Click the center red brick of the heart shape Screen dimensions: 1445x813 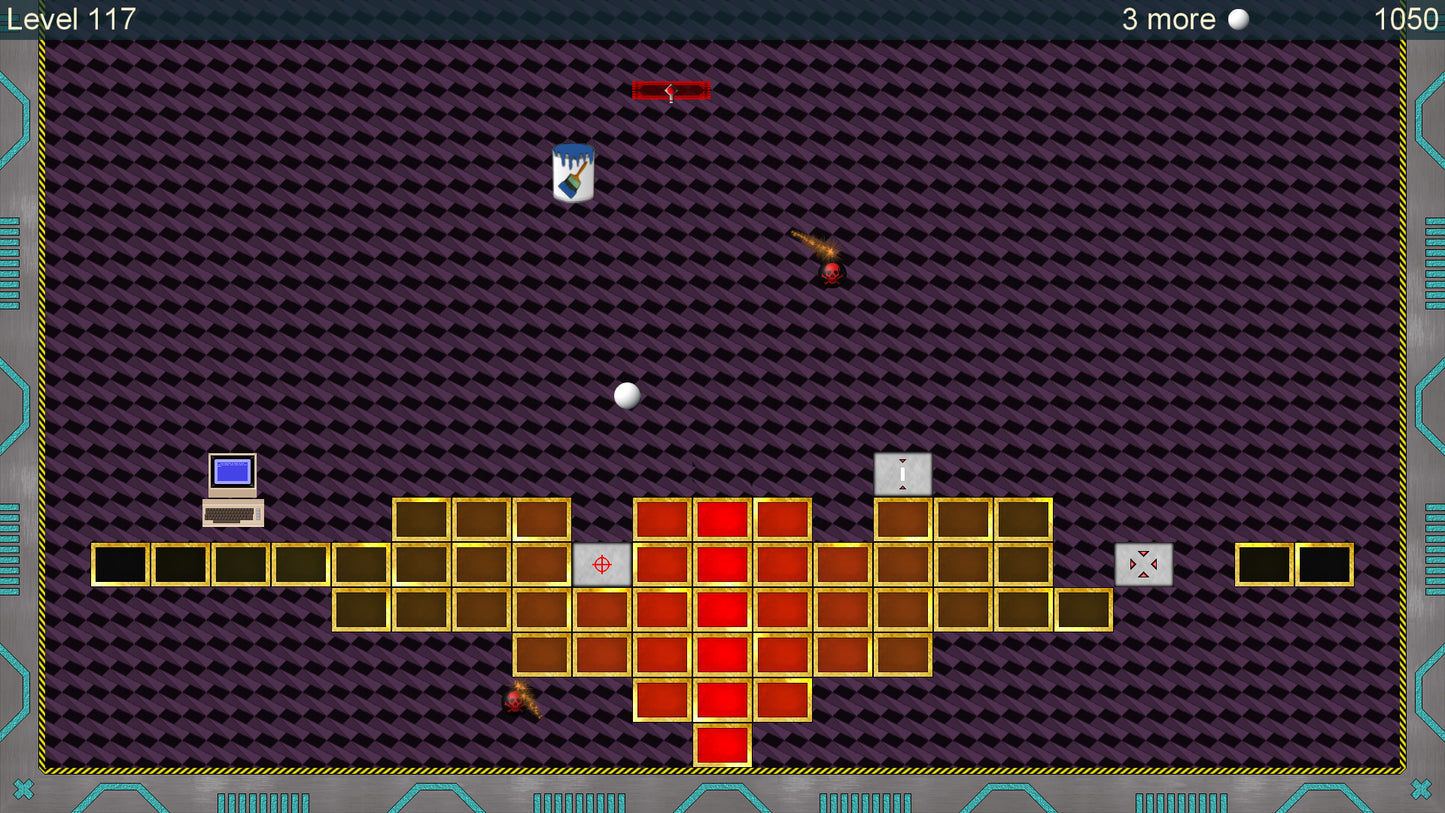[x=722, y=609]
